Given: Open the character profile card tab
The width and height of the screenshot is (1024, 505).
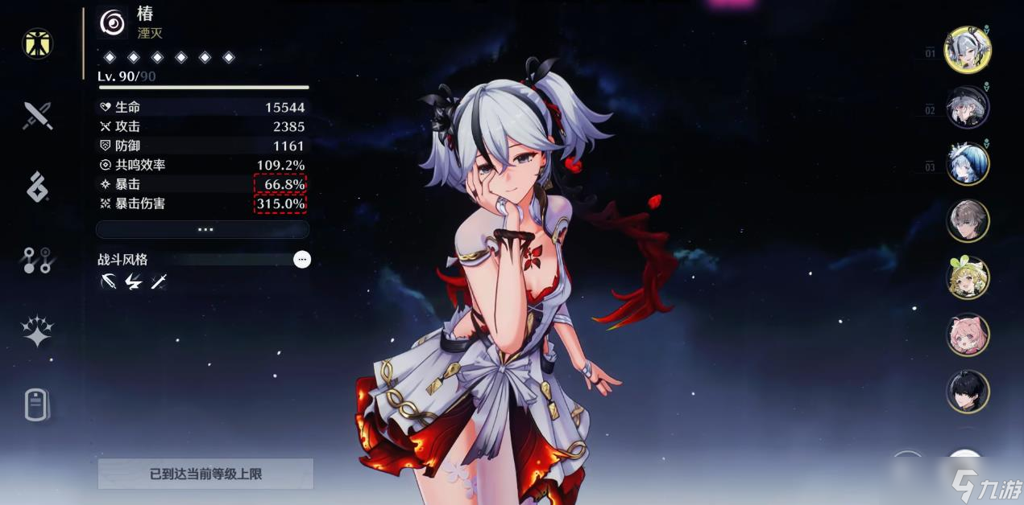Looking at the screenshot, I should [x=38, y=404].
